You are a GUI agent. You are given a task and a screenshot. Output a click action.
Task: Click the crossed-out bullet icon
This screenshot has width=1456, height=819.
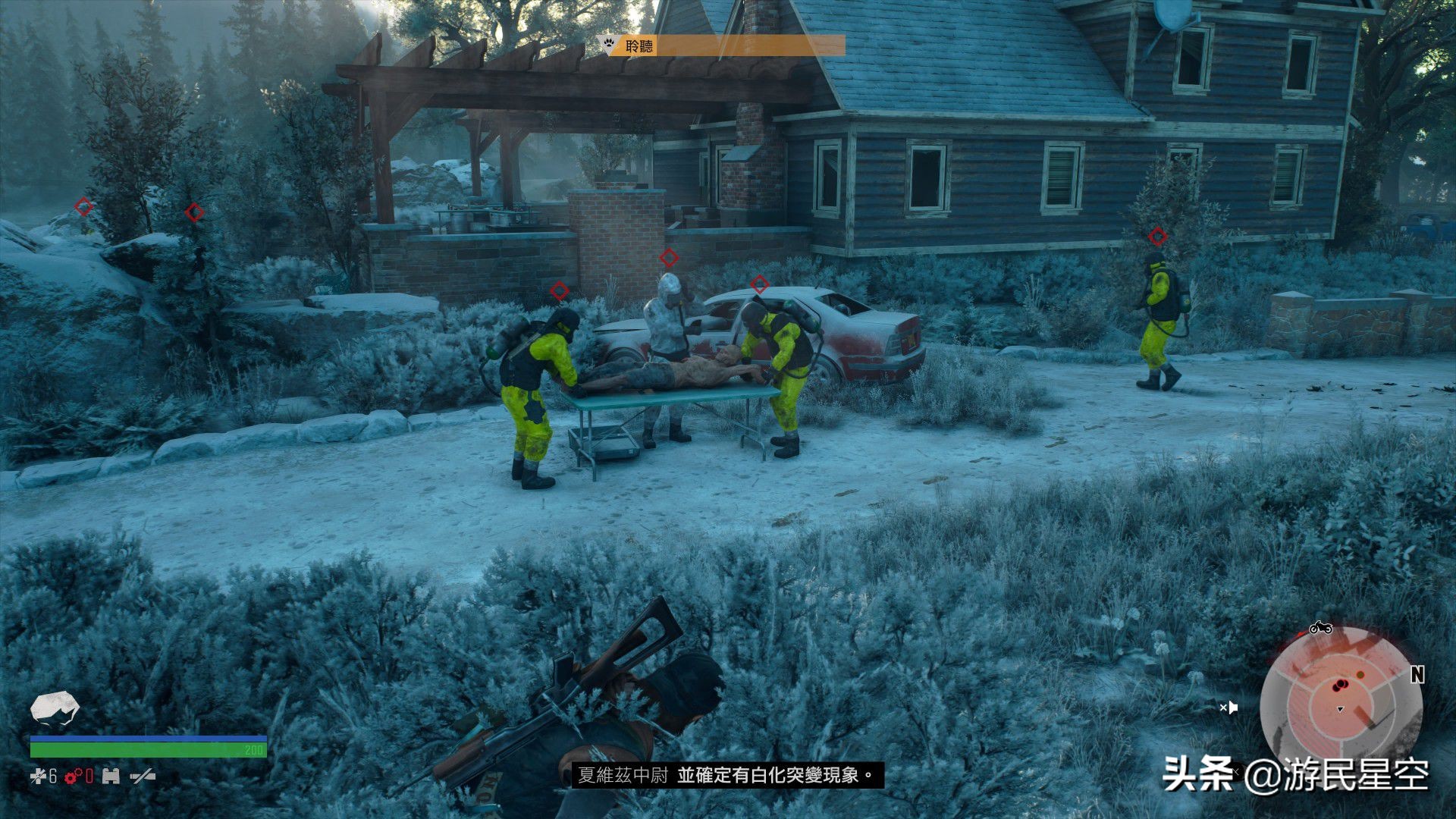tap(143, 776)
